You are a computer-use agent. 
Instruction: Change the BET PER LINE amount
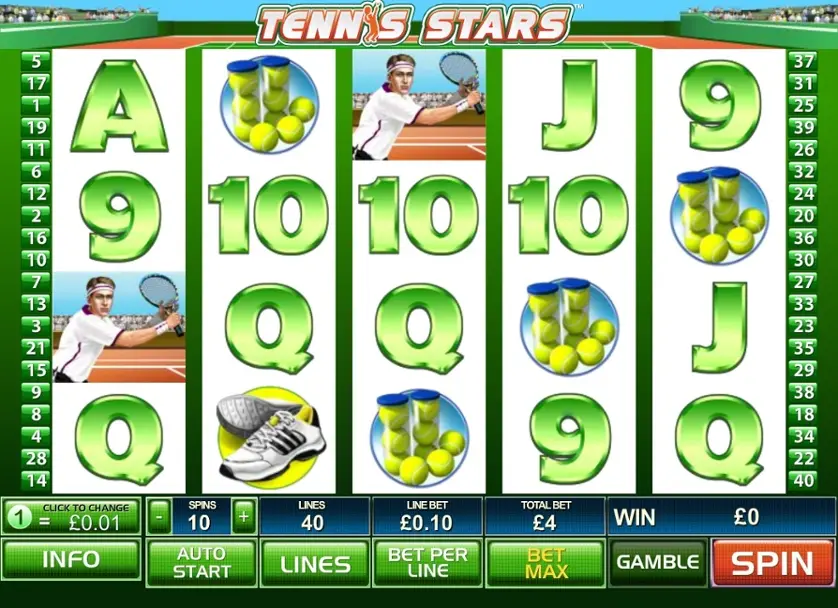[x=428, y=562]
